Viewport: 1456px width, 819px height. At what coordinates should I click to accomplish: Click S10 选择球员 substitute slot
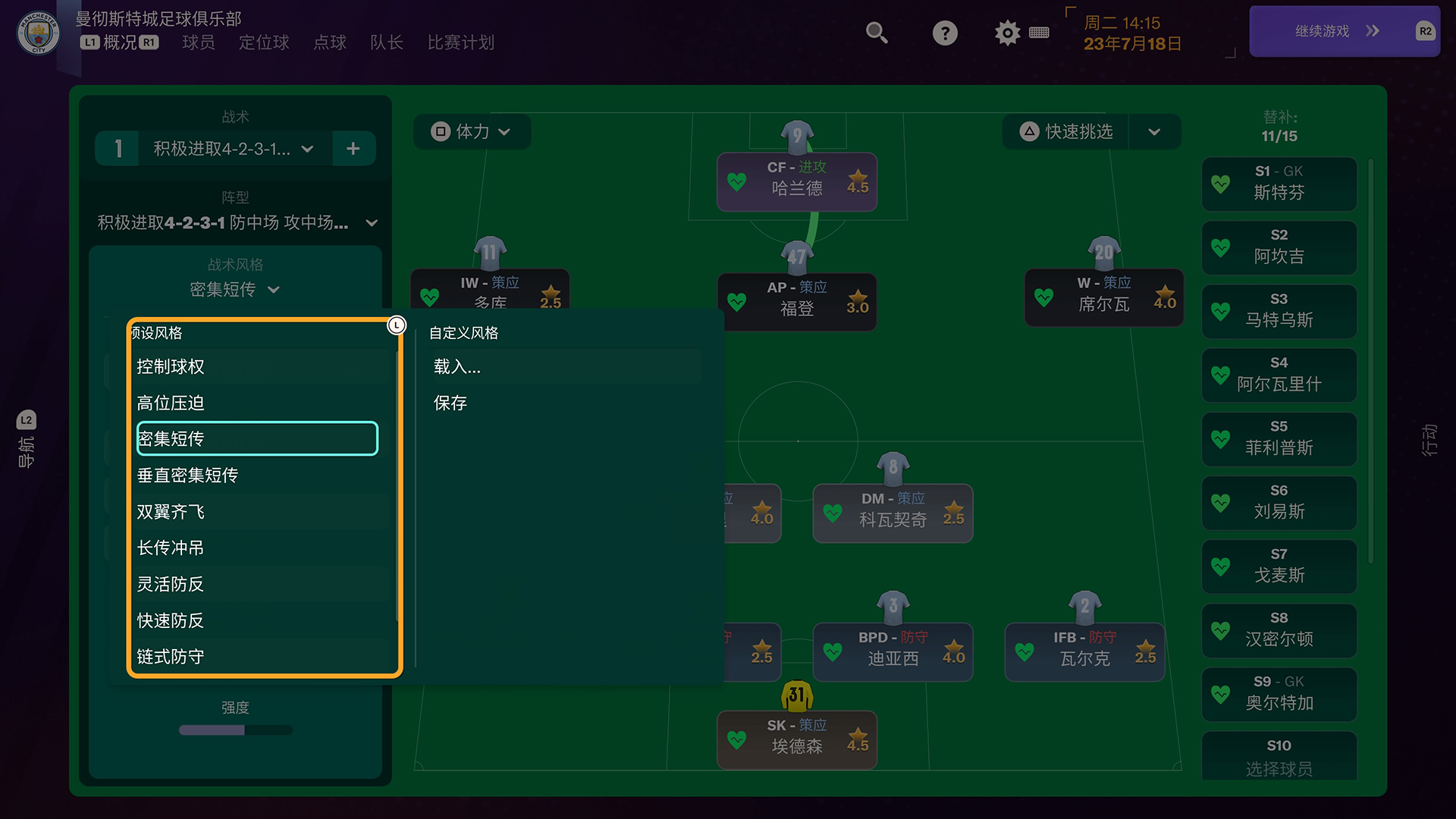[1279, 756]
